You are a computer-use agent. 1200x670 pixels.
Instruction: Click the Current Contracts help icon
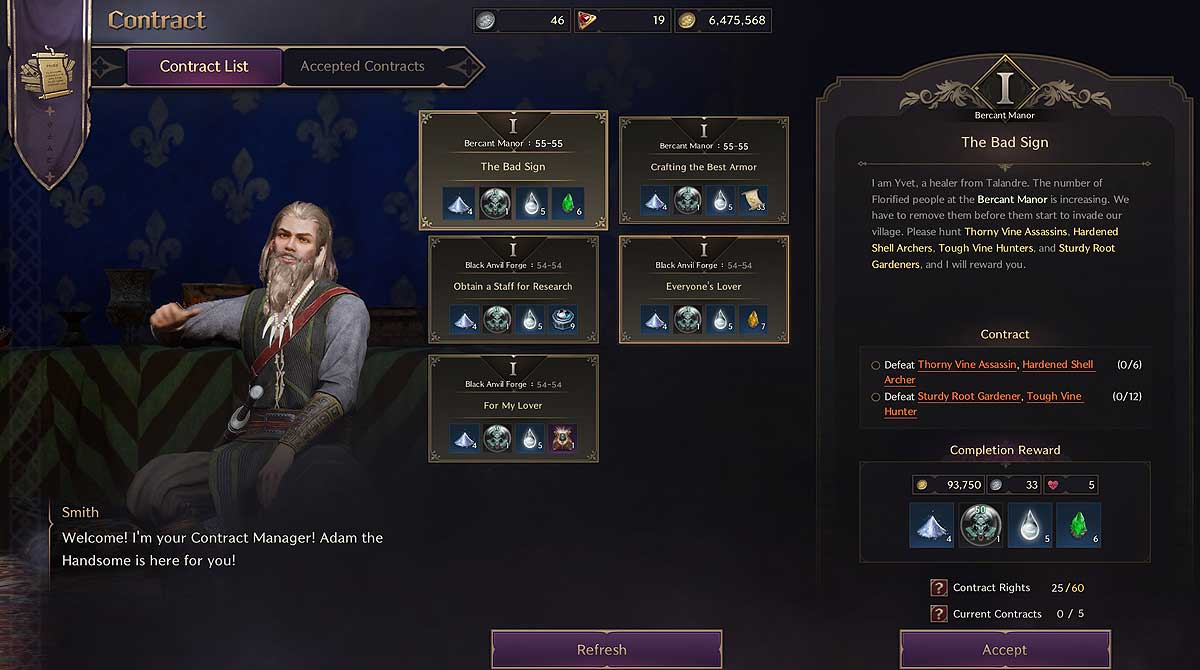pyautogui.click(x=938, y=614)
